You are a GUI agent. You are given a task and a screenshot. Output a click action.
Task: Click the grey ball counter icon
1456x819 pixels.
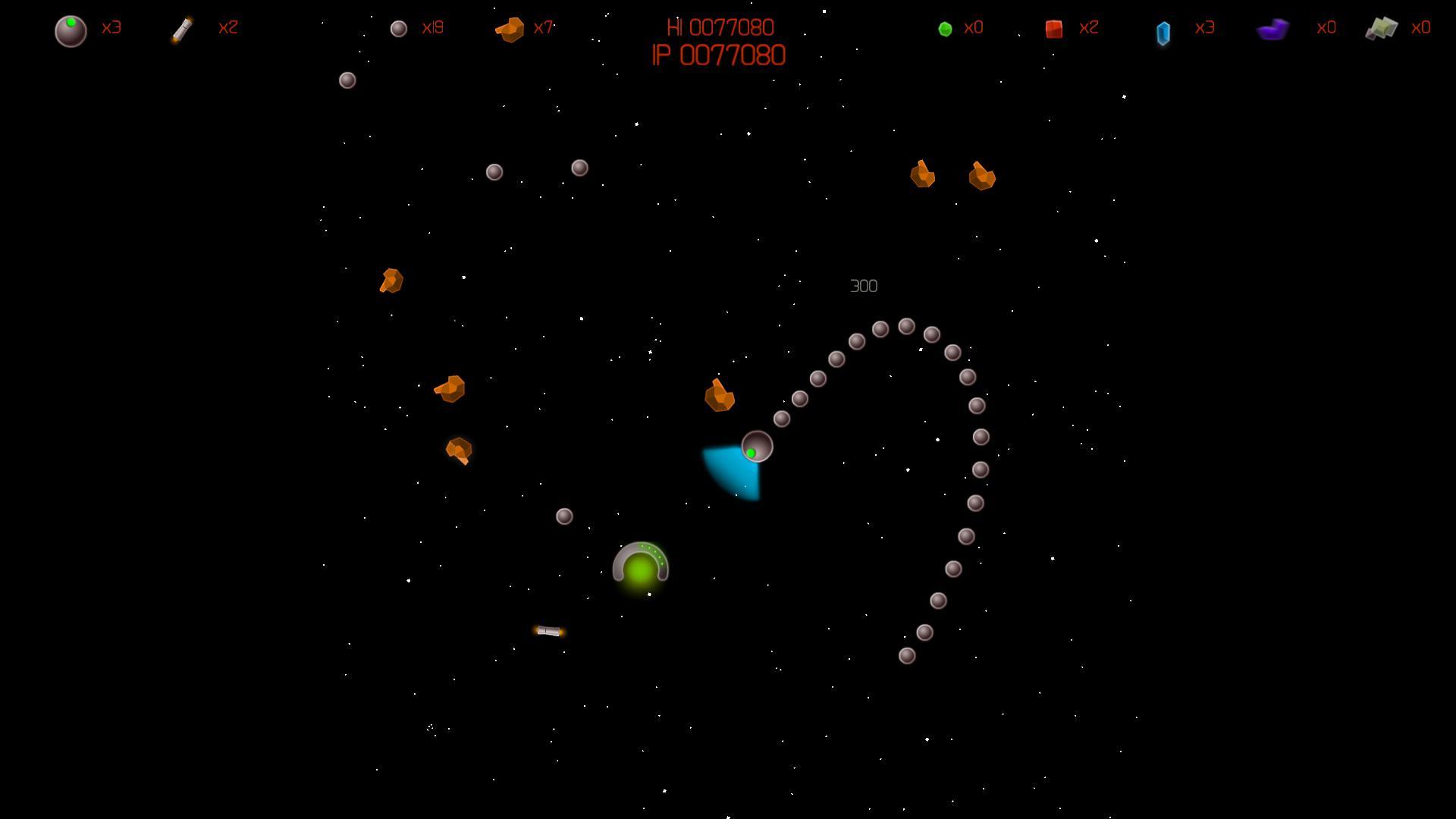point(399,29)
